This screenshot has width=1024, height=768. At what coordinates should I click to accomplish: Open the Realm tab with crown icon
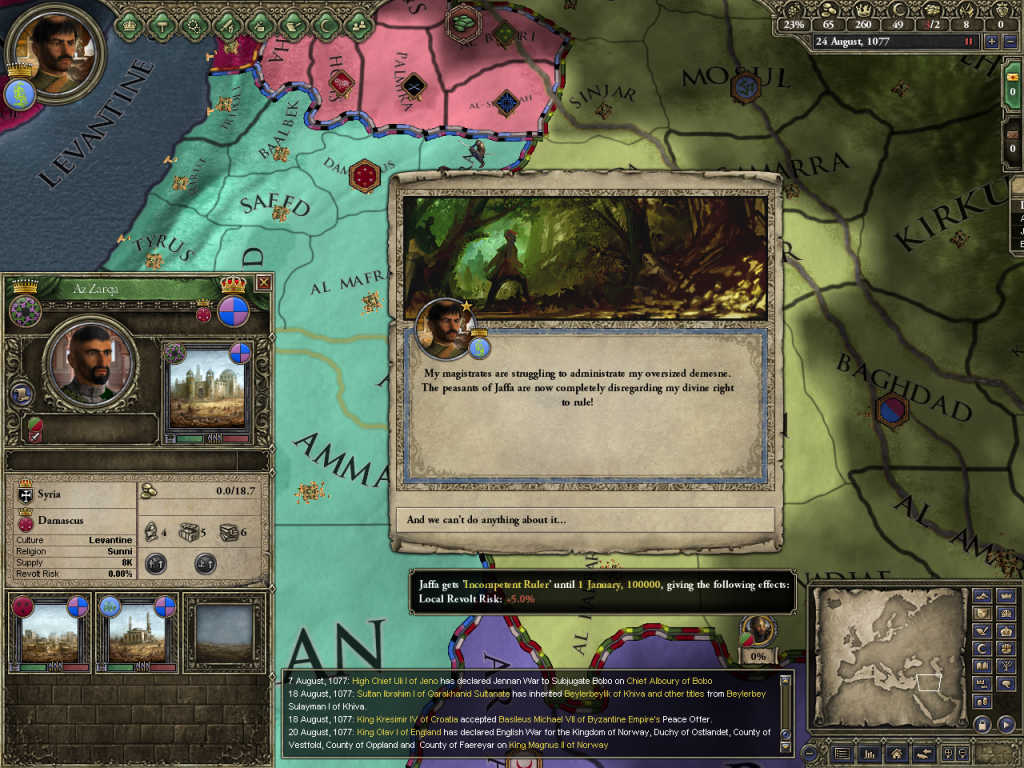[130, 22]
